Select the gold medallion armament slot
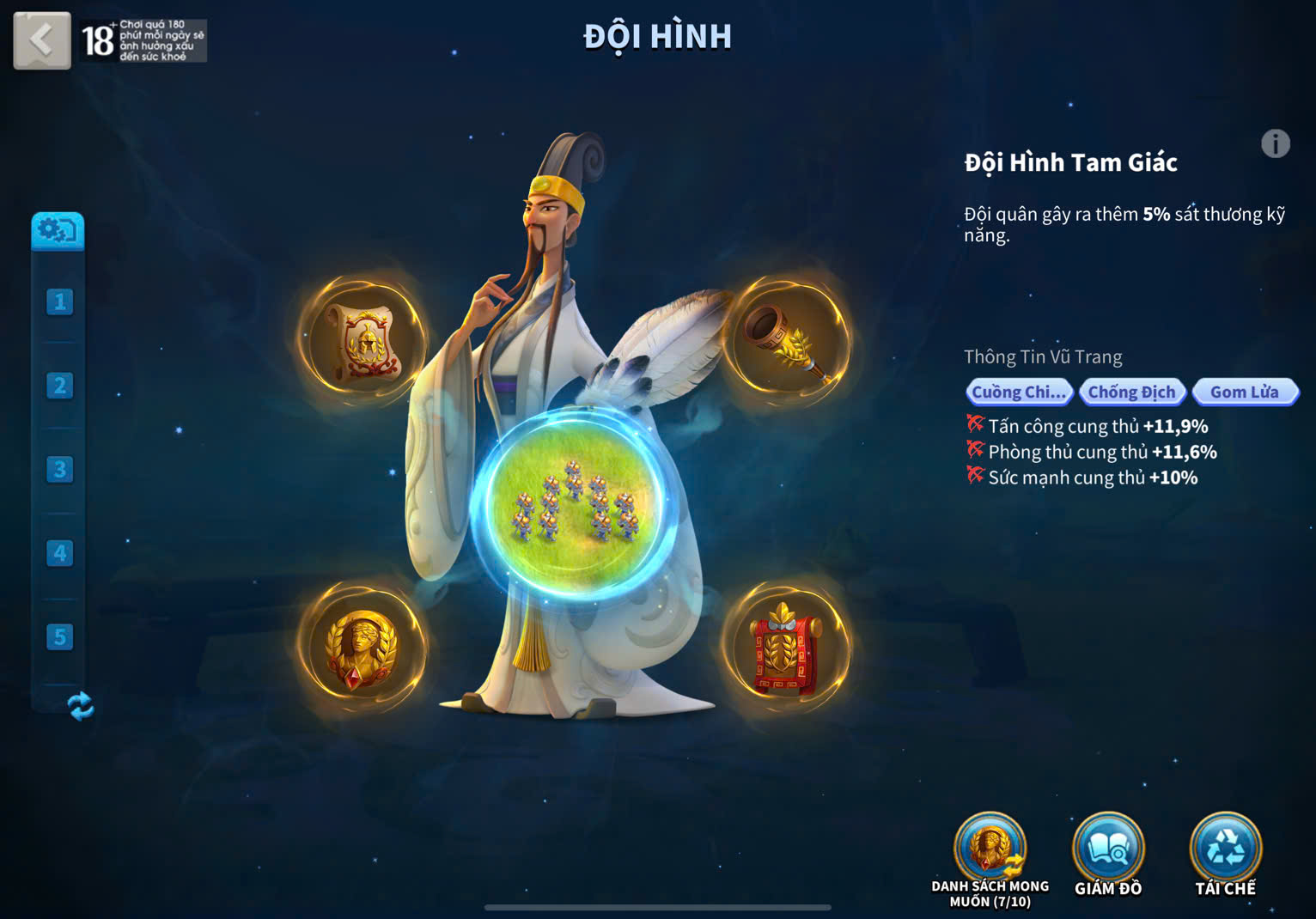Screen dimensions: 1316x919 point(361,648)
